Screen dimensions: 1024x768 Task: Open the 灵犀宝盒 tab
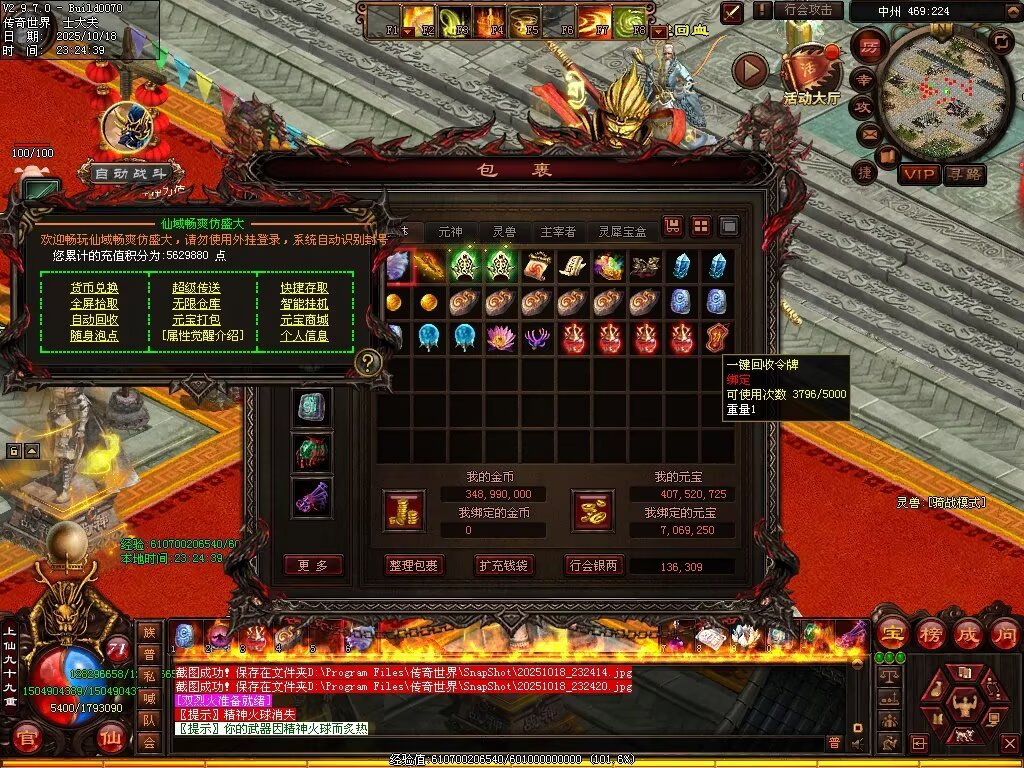click(622, 232)
